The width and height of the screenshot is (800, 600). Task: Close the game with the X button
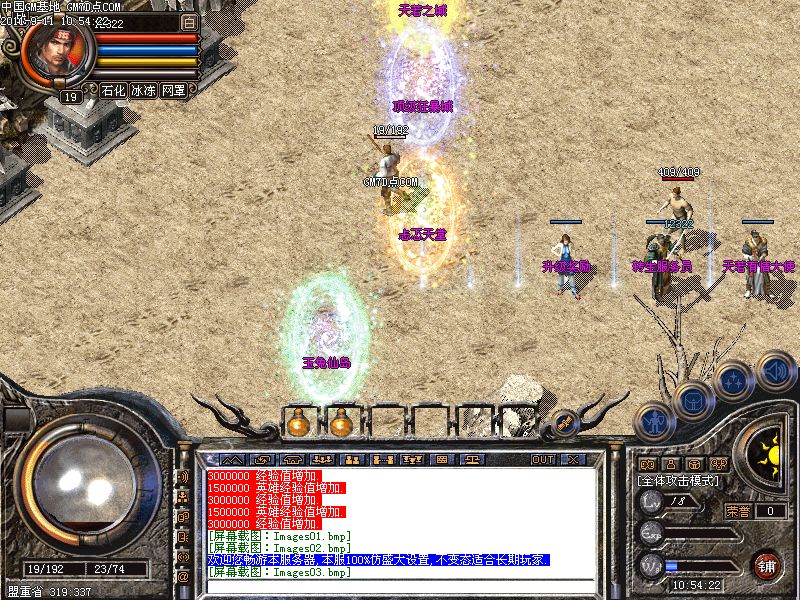[x=572, y=459]
